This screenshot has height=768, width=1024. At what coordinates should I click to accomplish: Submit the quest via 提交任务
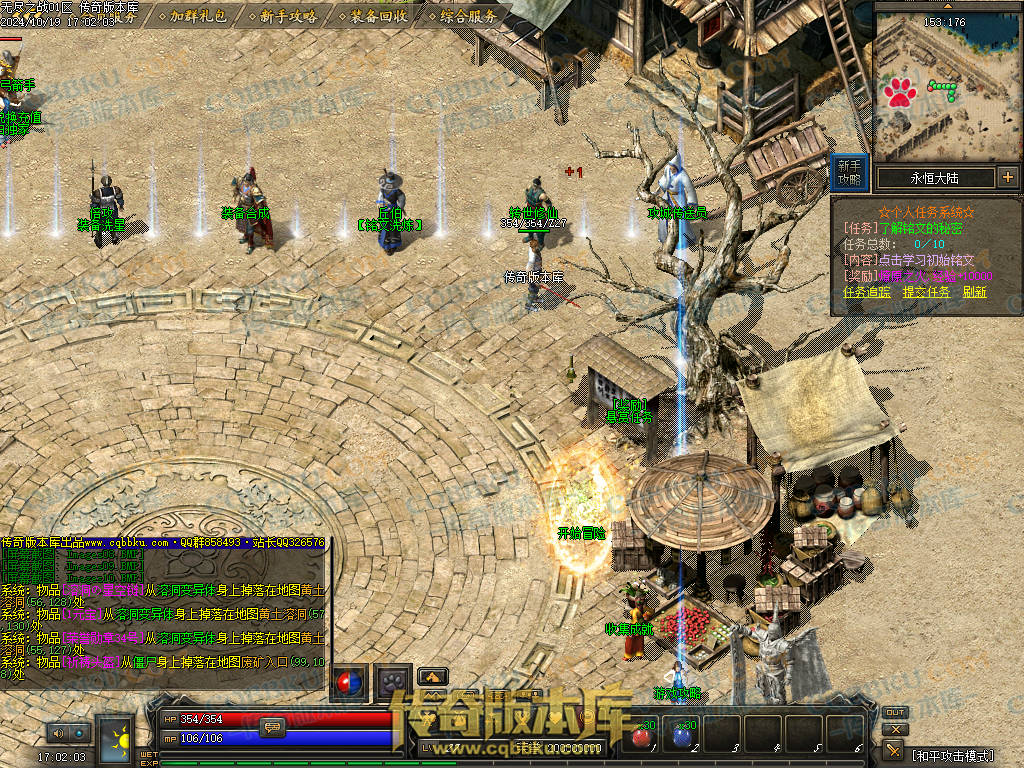tap(926, 292)
